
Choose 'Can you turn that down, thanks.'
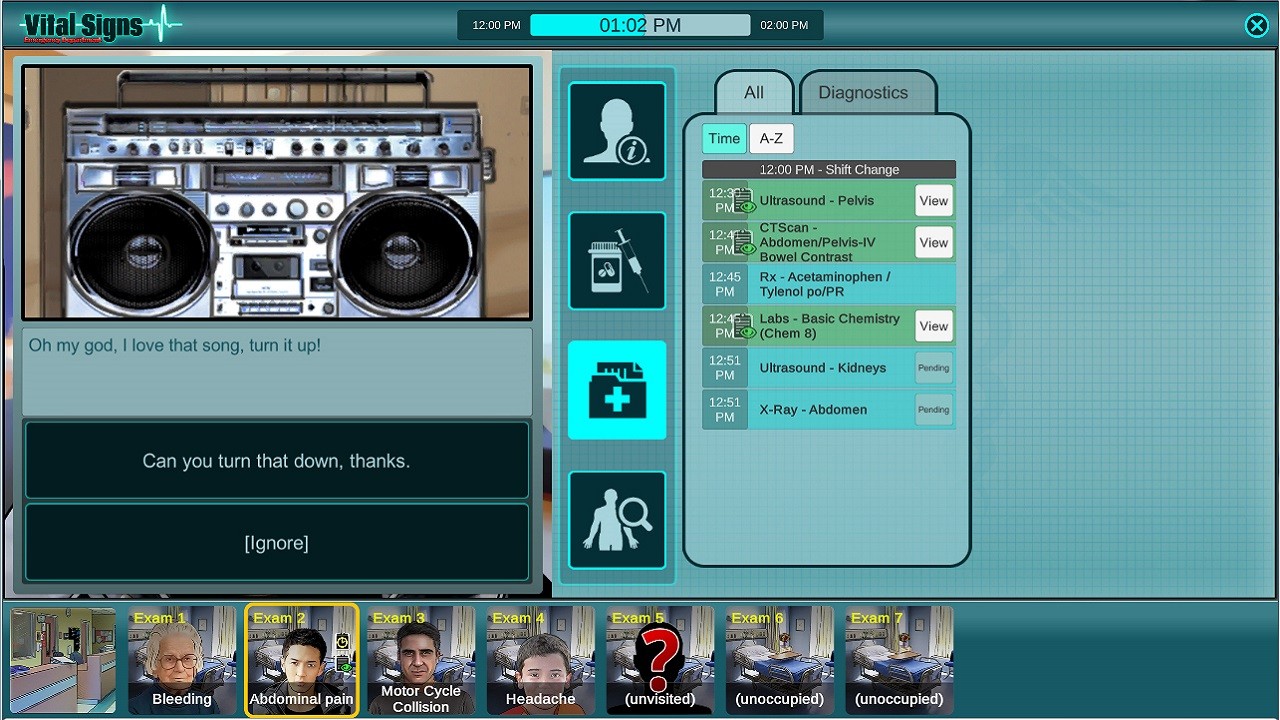(x=276, y=460)
